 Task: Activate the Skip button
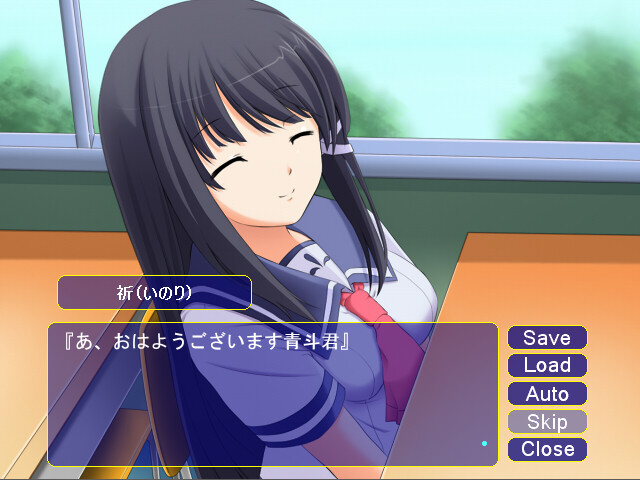pyautogui.click(x=547, y=422)
